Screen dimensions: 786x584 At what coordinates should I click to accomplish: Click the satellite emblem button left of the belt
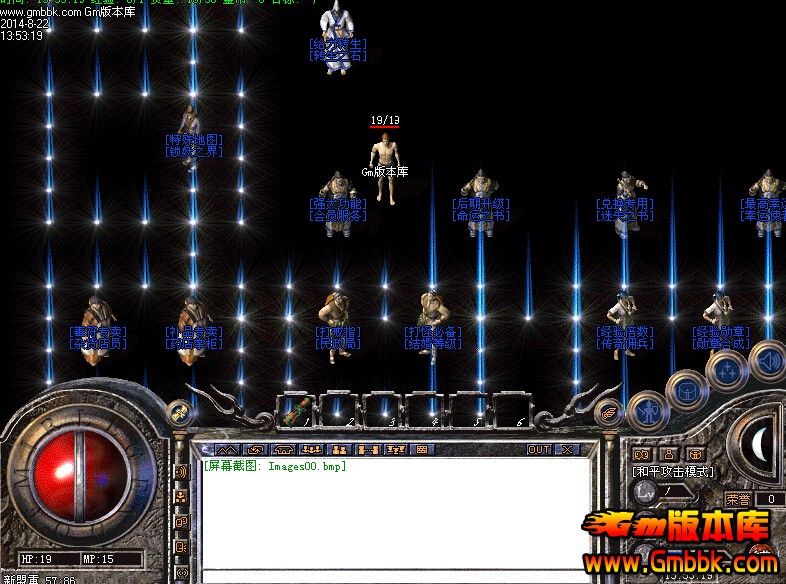(180, 410)
